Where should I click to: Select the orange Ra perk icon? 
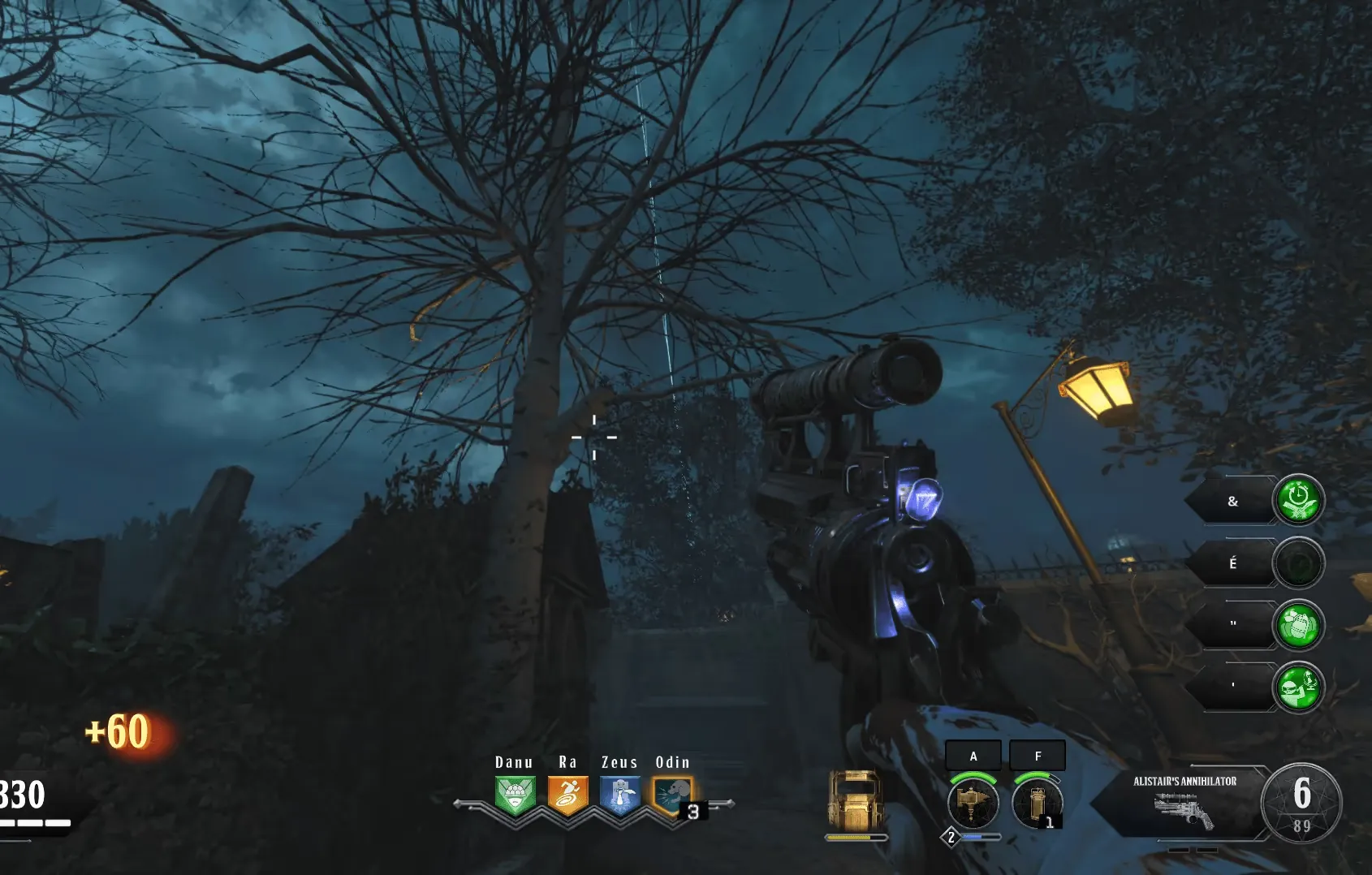click(567, 795)
